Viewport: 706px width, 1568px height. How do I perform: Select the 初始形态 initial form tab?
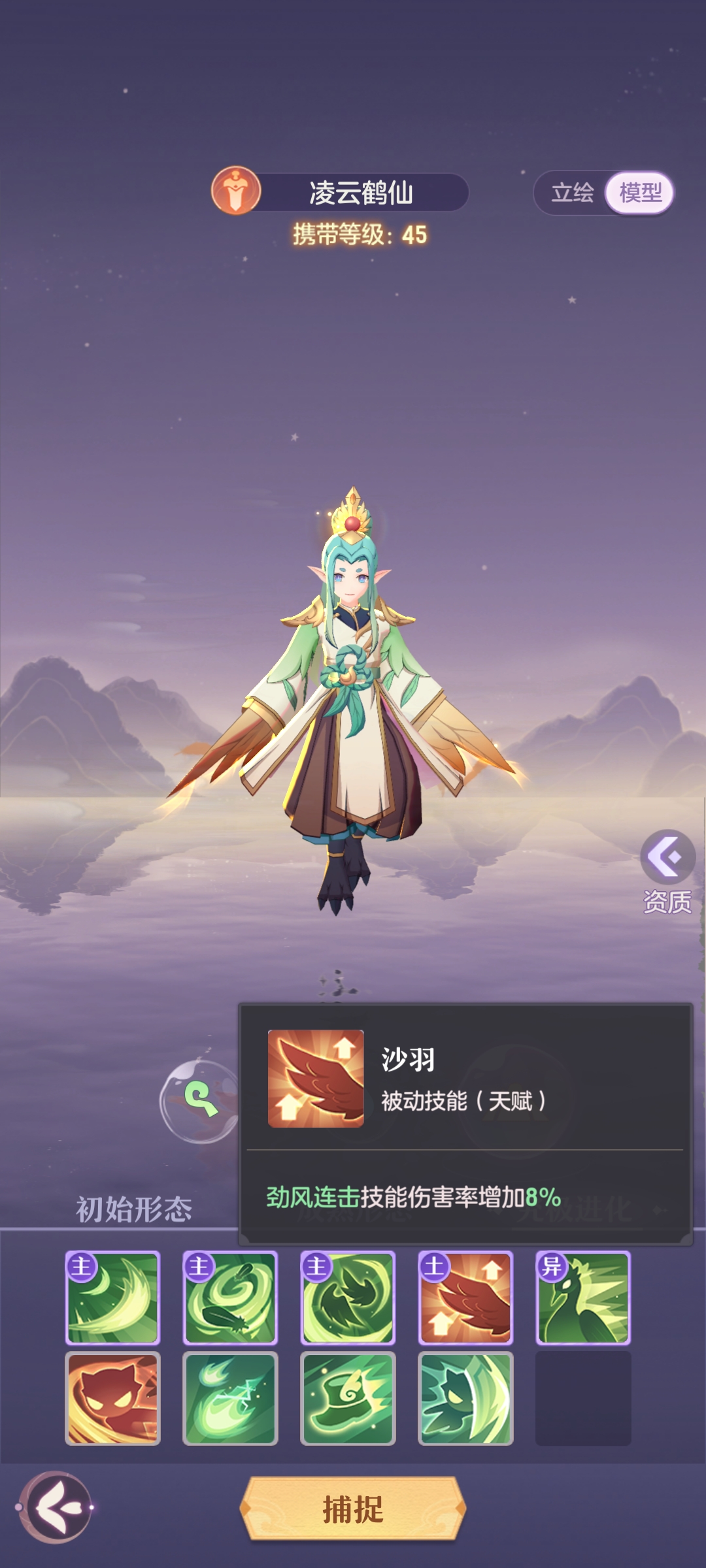coord(134,1209)
